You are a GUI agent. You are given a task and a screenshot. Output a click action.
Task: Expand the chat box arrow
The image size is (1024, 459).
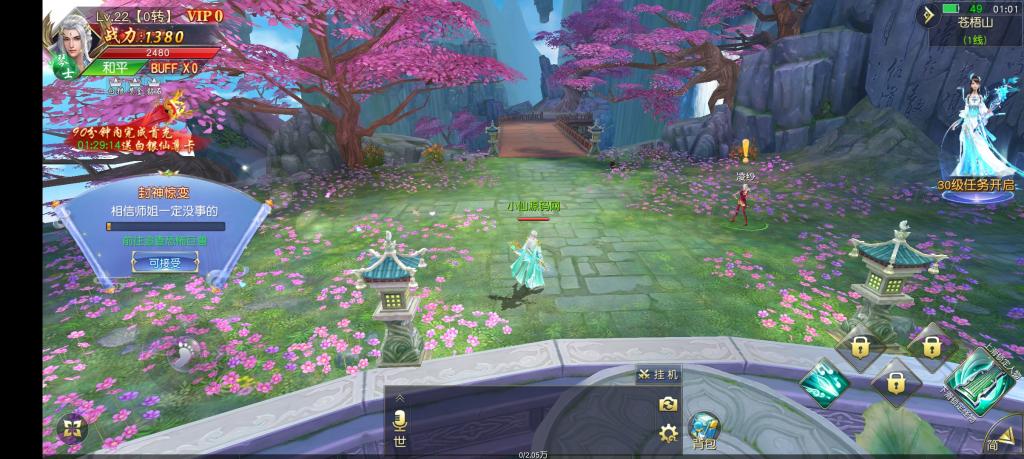tap(400, 398)
